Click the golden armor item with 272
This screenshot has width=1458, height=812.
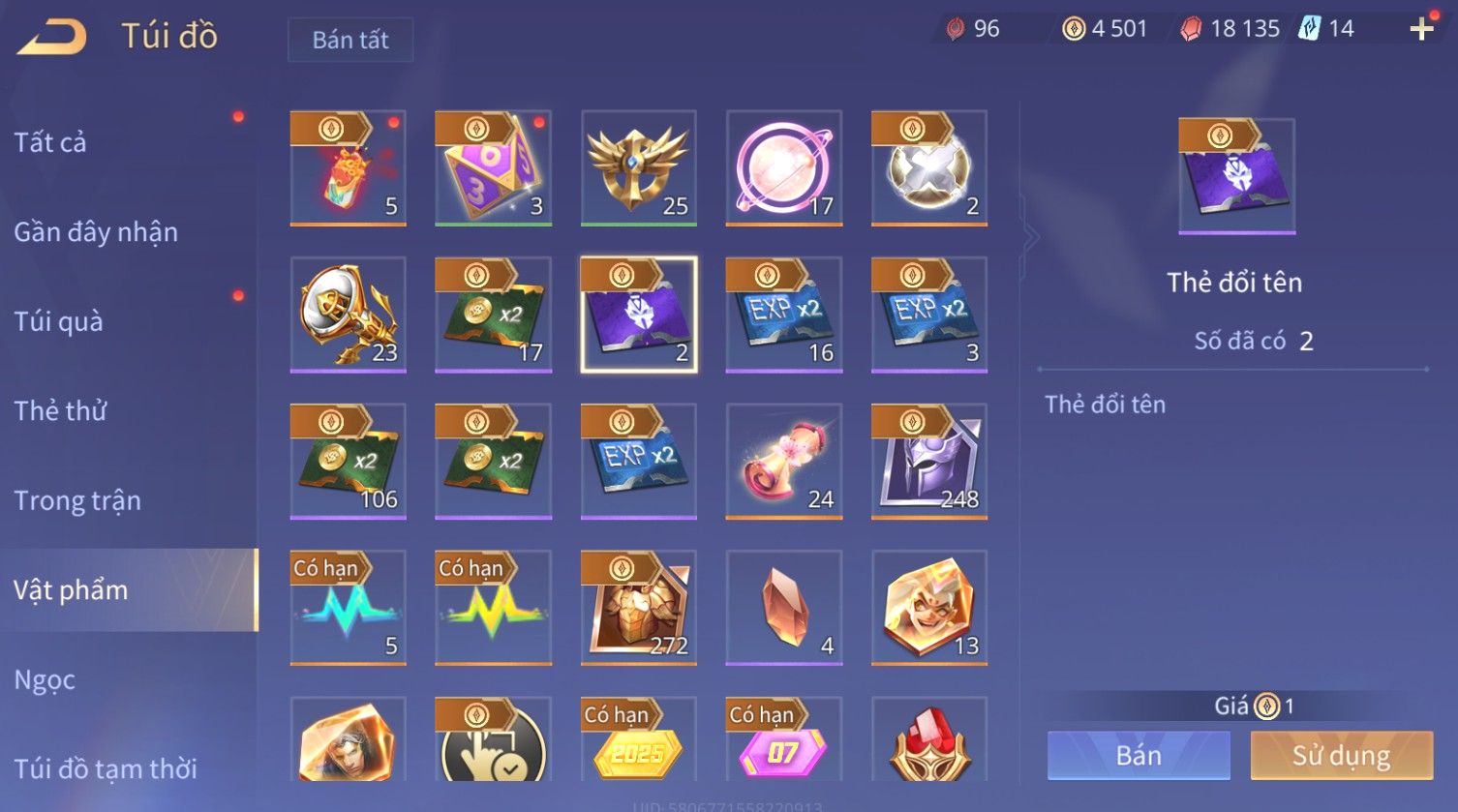[639, 607]
